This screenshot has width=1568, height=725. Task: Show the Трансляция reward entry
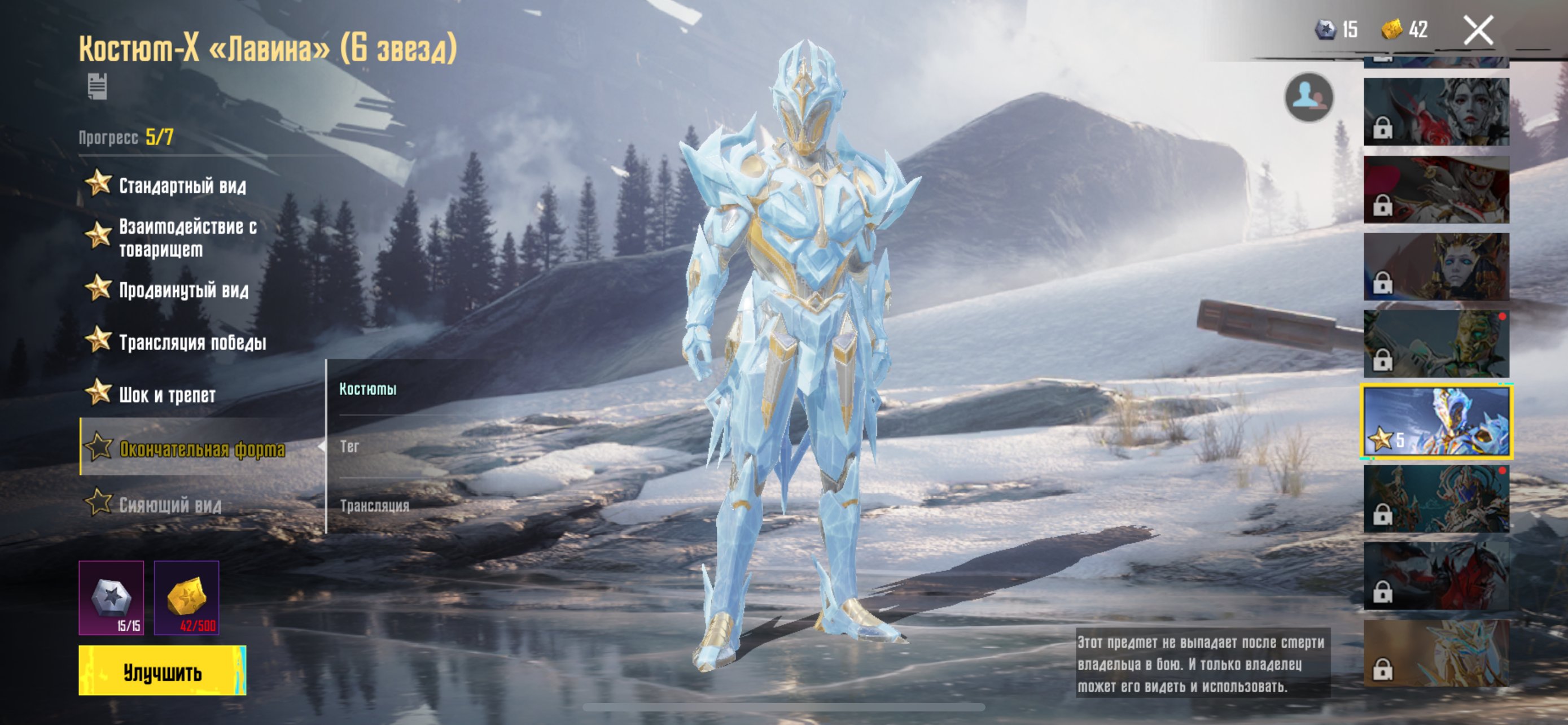[374, 505]
